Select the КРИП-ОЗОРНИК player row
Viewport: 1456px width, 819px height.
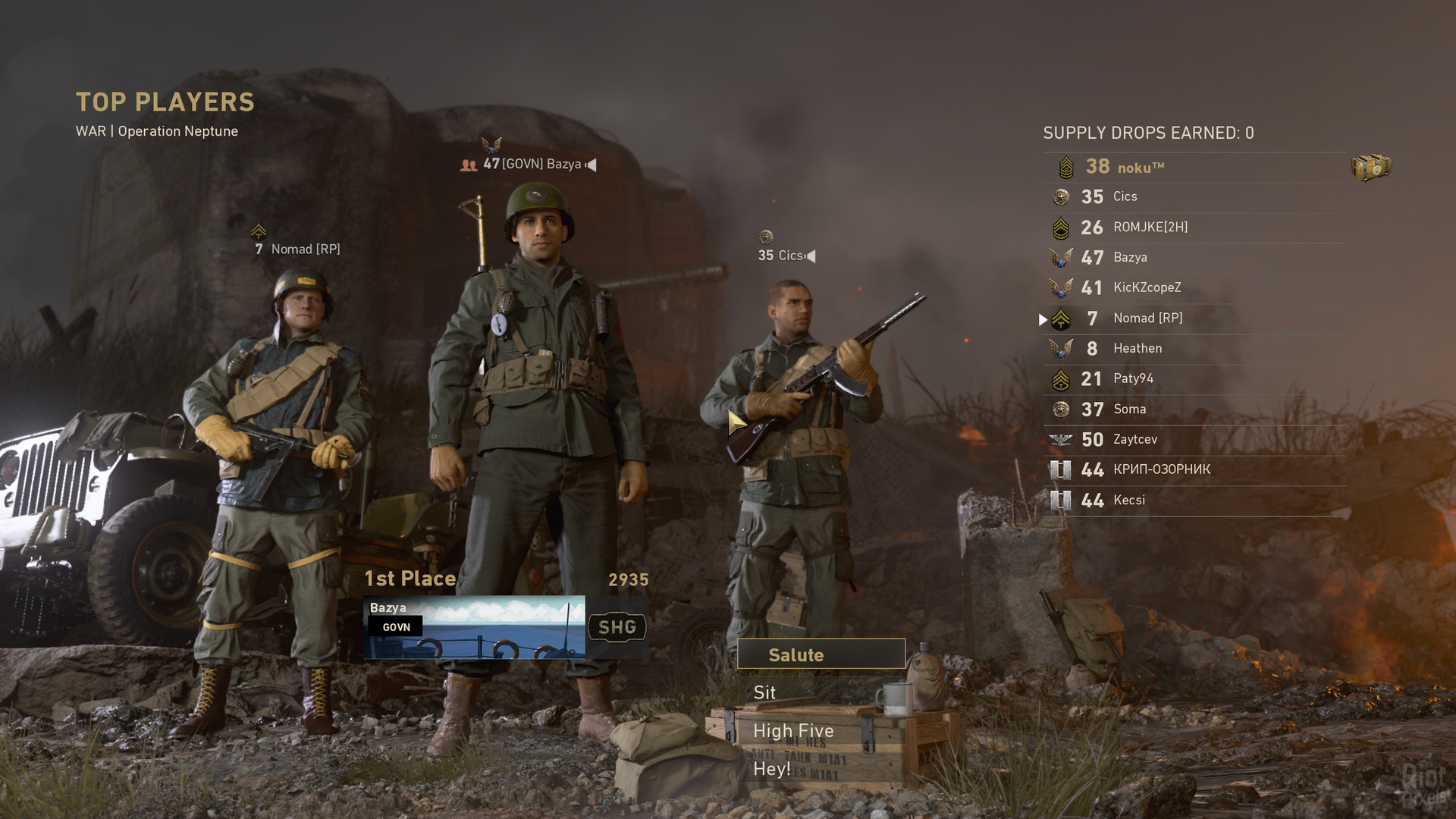click(x=1194, y=470)
